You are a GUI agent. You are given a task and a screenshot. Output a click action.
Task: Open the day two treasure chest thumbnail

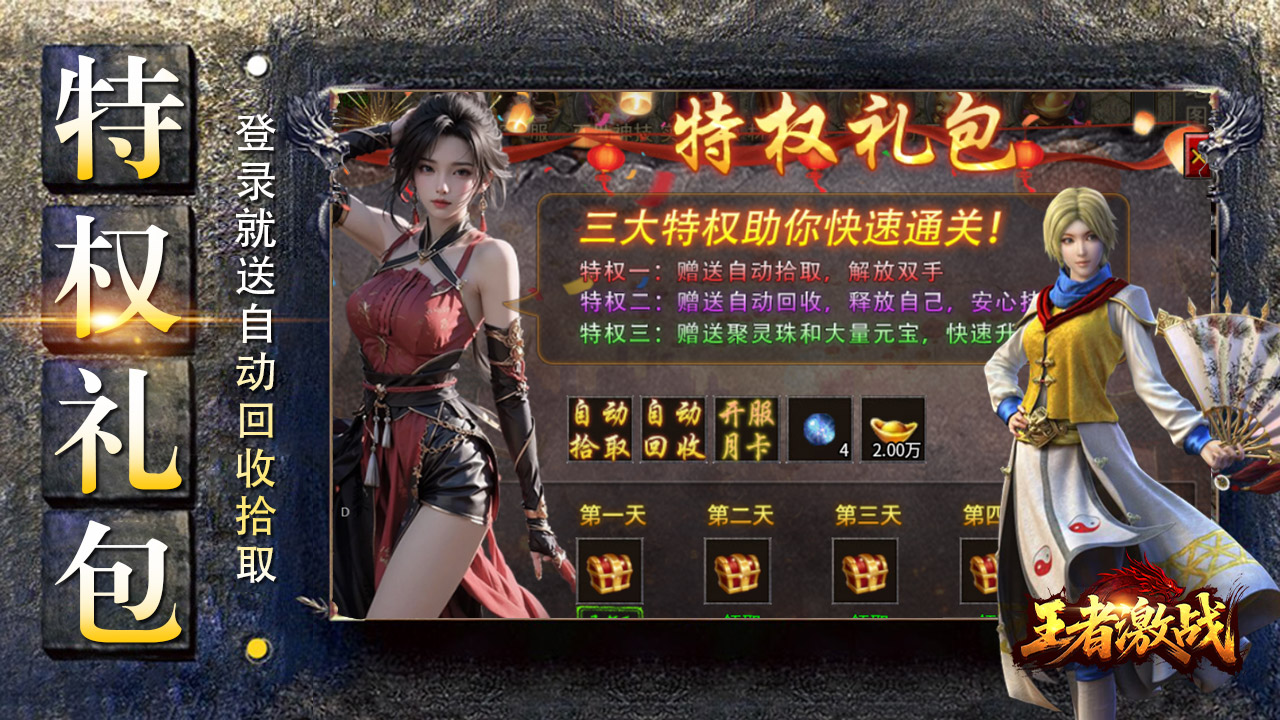(742, 570)
